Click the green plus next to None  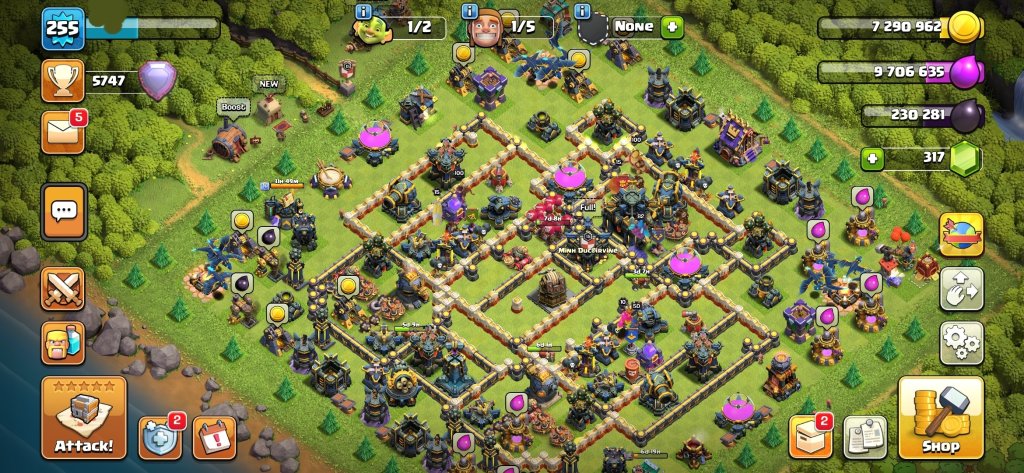[x=671, y=26]
